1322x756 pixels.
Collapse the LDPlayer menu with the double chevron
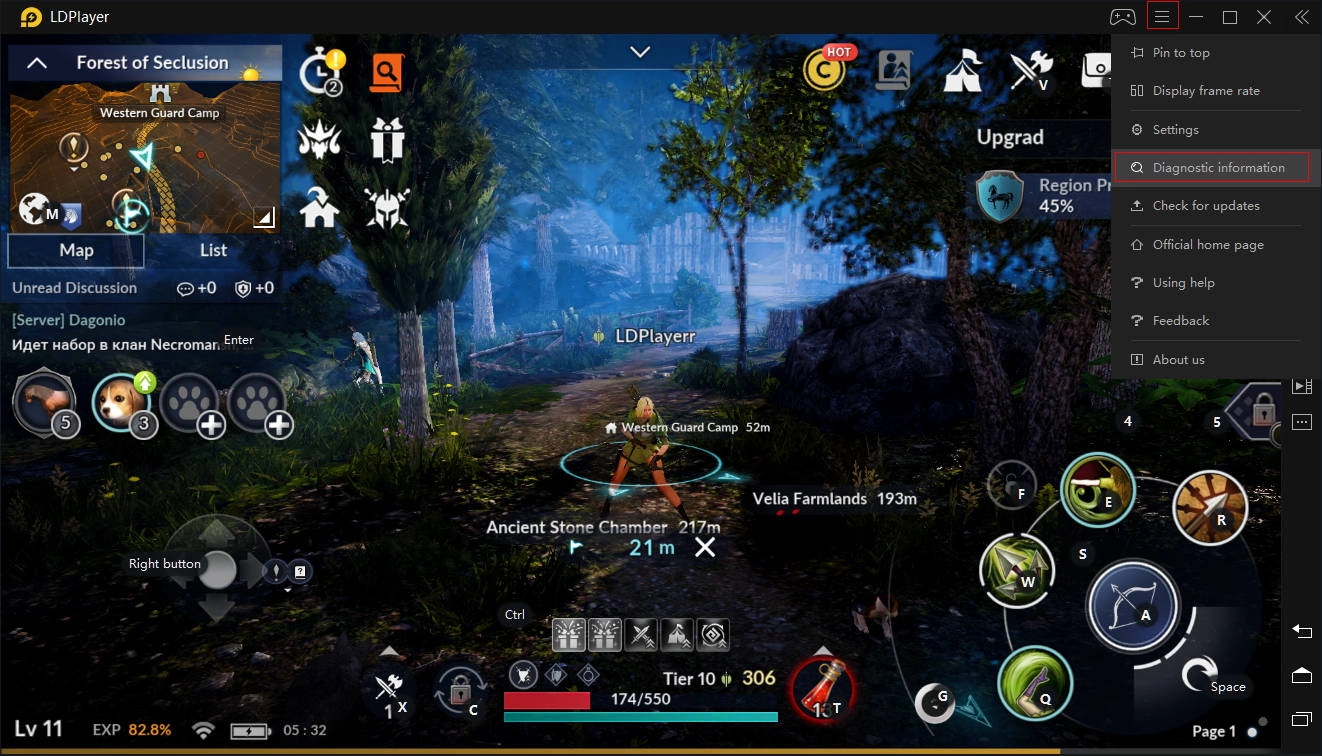tap(1301, 16)
